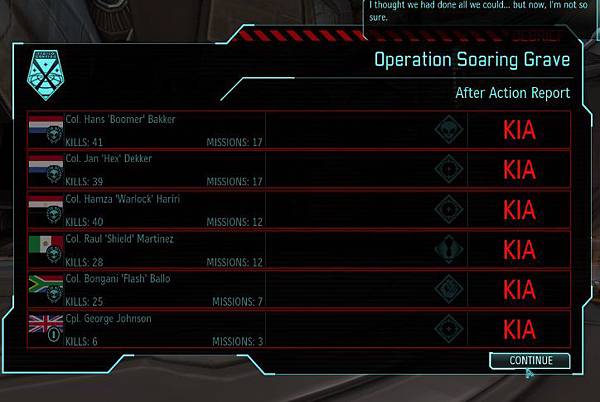Click the CONTINUE button

click(x=530, y=360)
